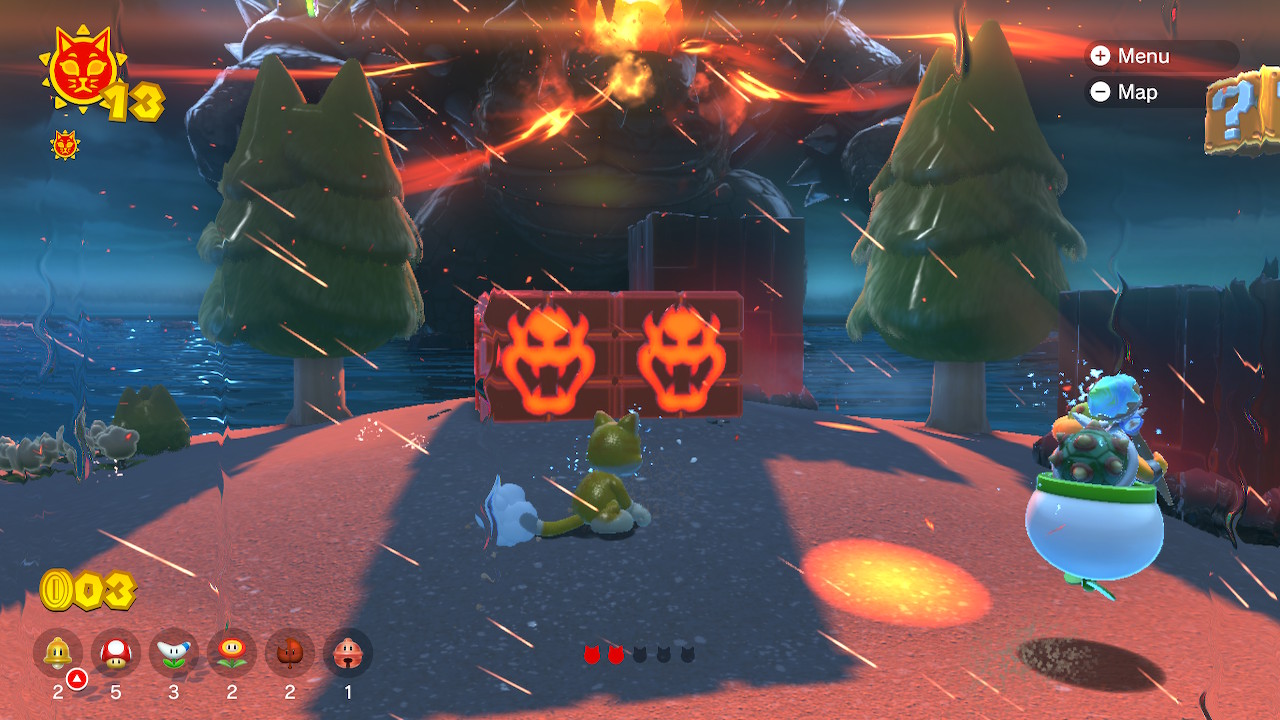Select the Fire Flower power-up slot
Screen dimensions: 1280x720
pyautogui.click(x=232, y=653)
